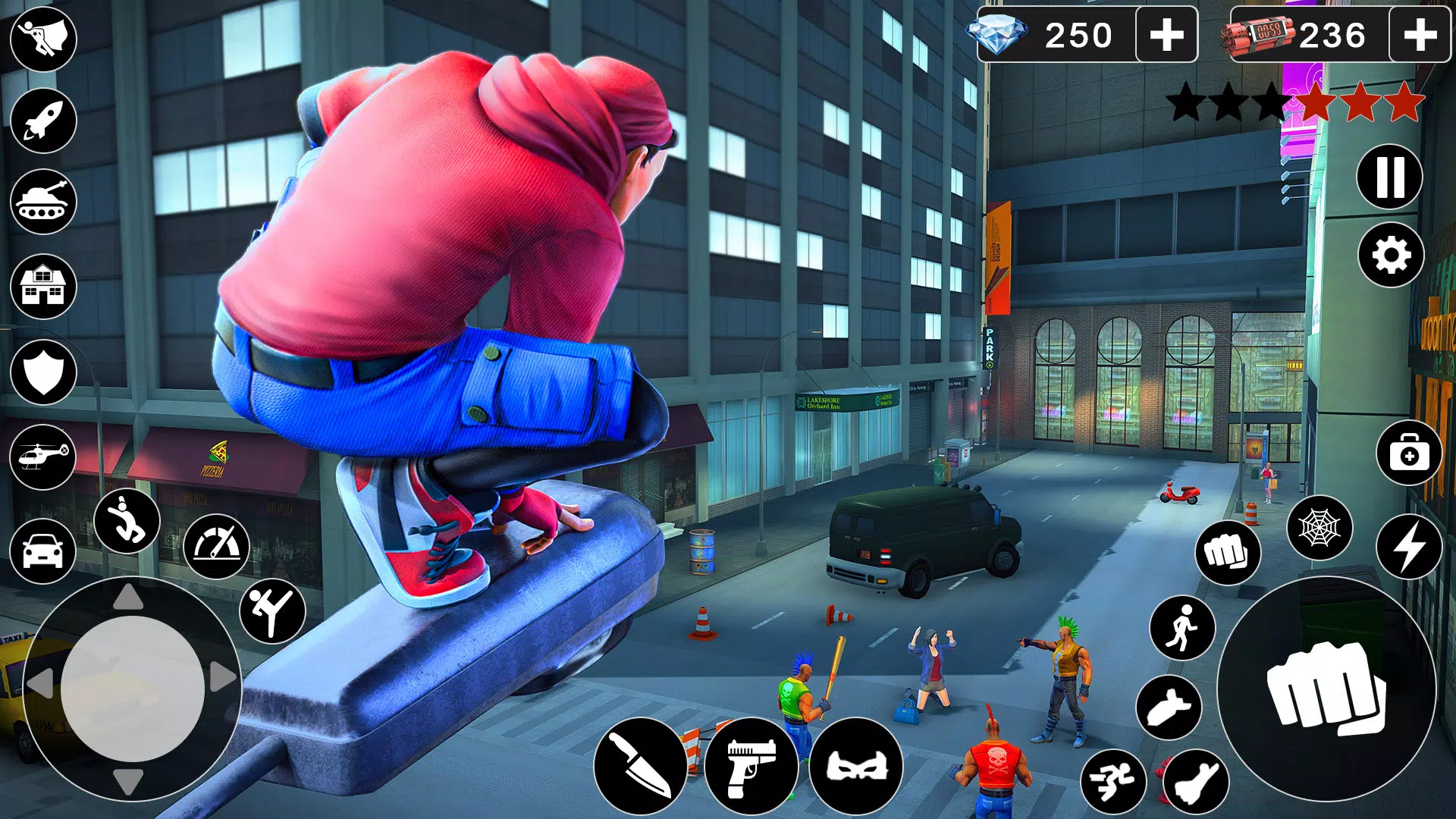Select the hero mask icon

pos(857,764)
